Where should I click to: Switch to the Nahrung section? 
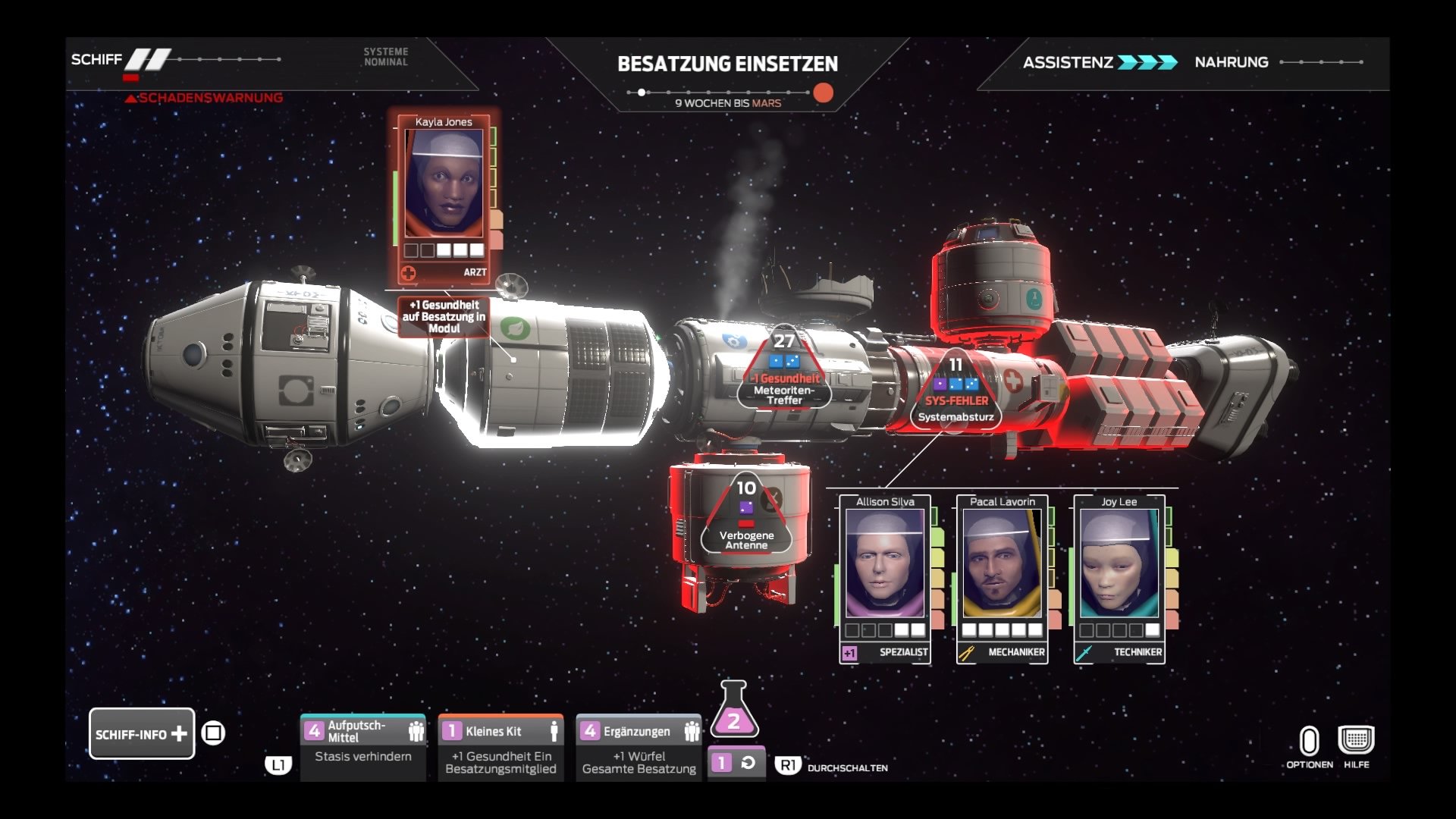[1231, 62]
